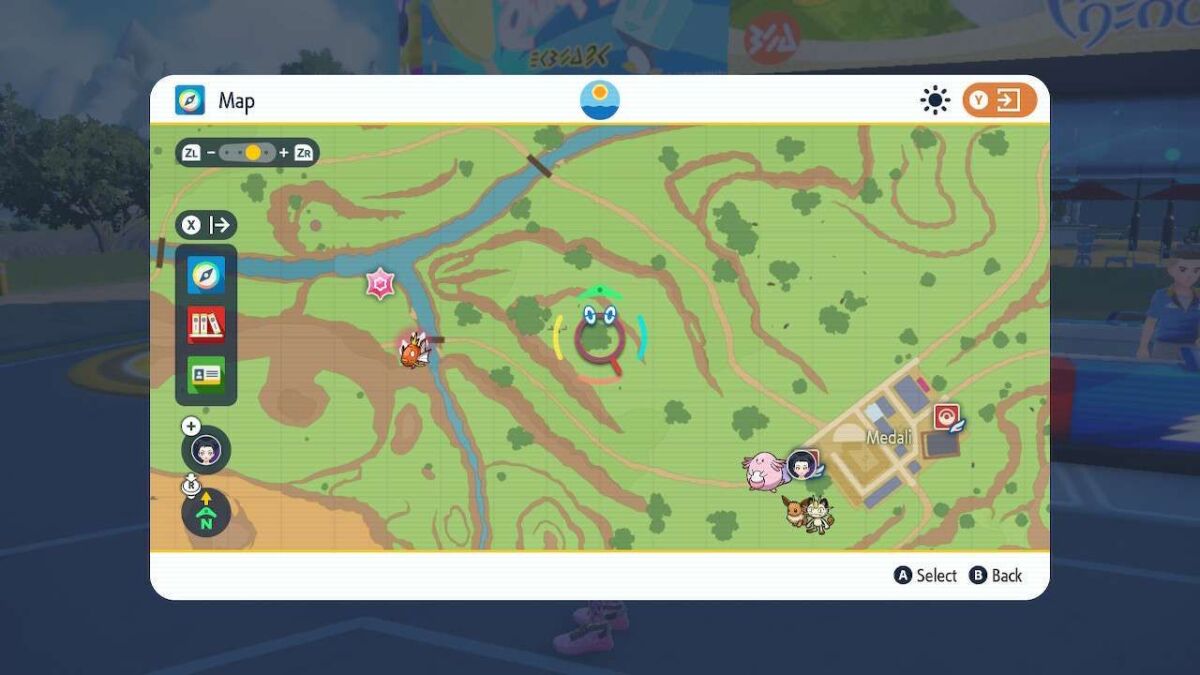Select the Meowth map marker
The height and width of the screenshot is (675, 1200).
coord(819,514)
